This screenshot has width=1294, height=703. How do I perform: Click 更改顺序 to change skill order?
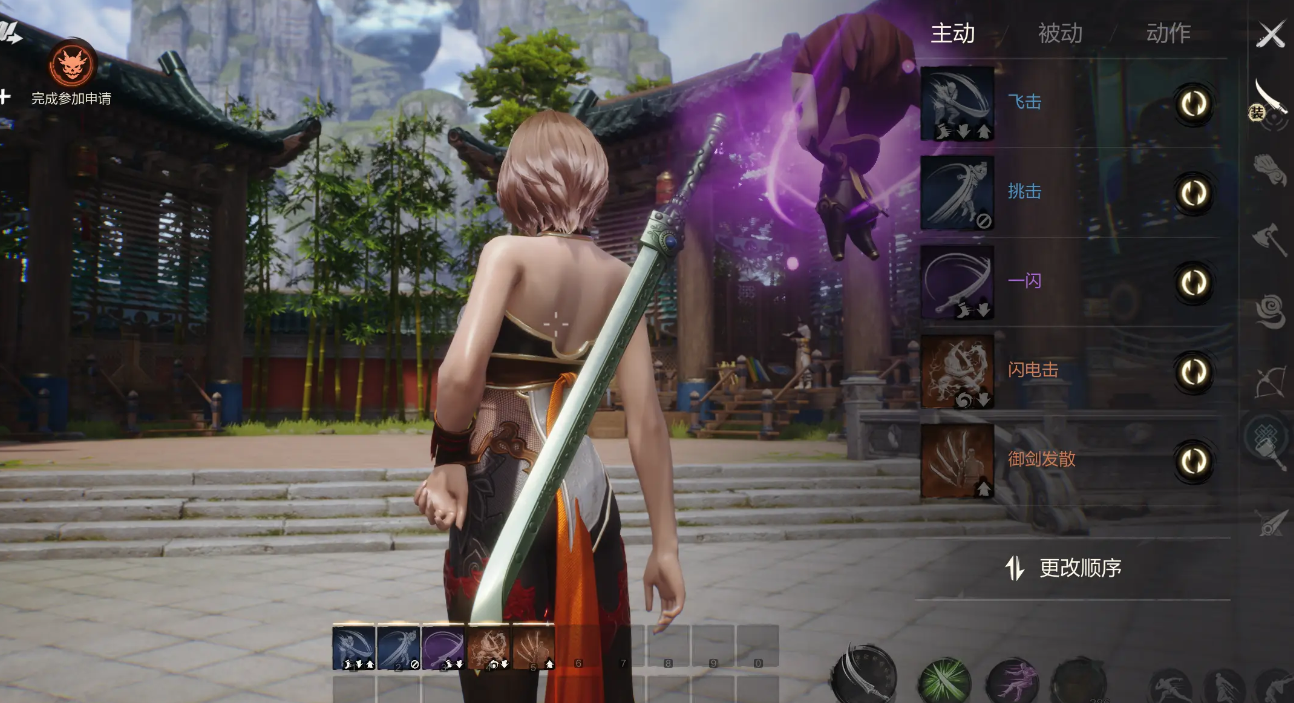(1064, 568)
